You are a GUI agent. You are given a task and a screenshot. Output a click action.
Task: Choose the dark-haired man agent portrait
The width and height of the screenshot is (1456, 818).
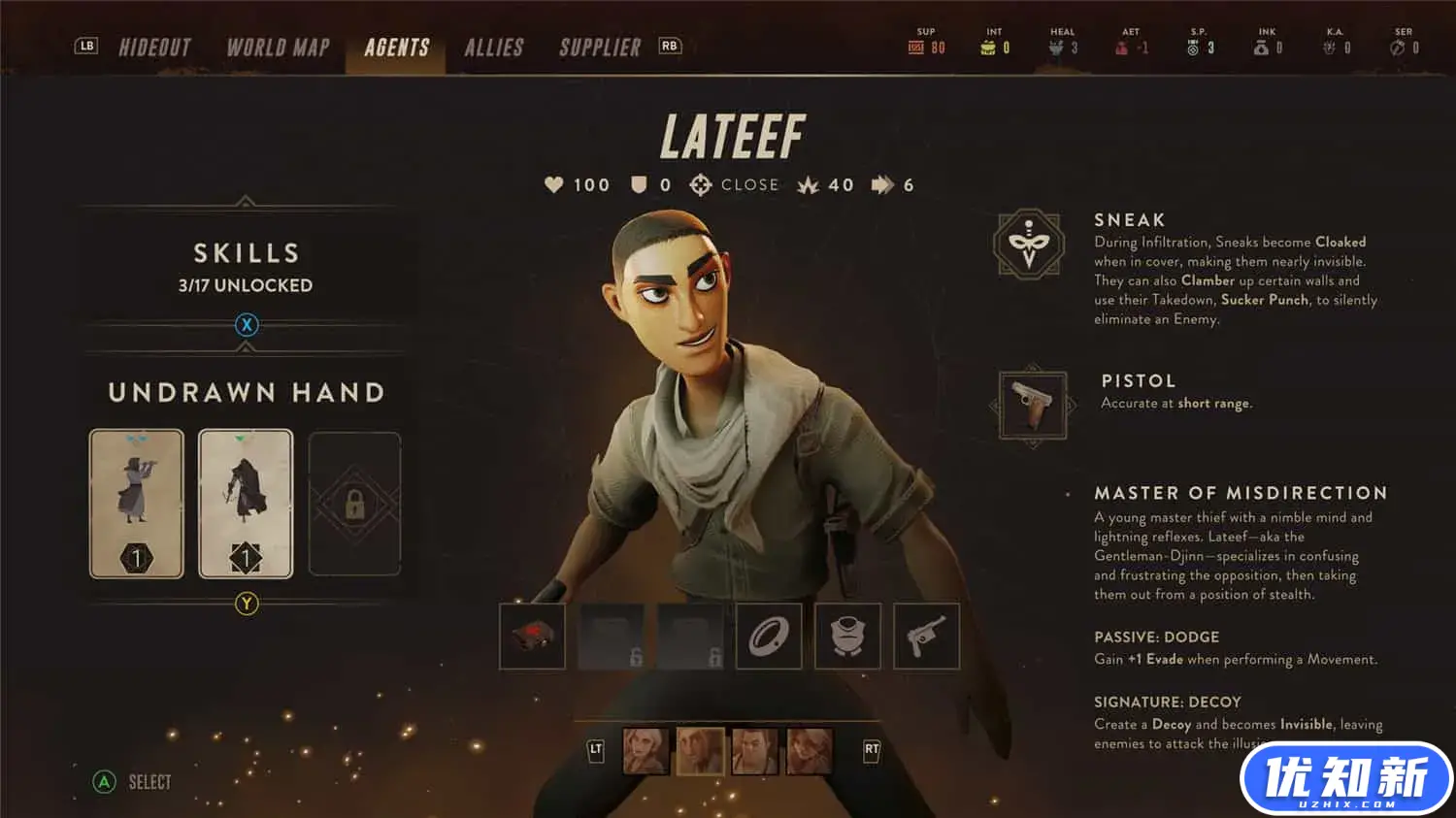754,751
